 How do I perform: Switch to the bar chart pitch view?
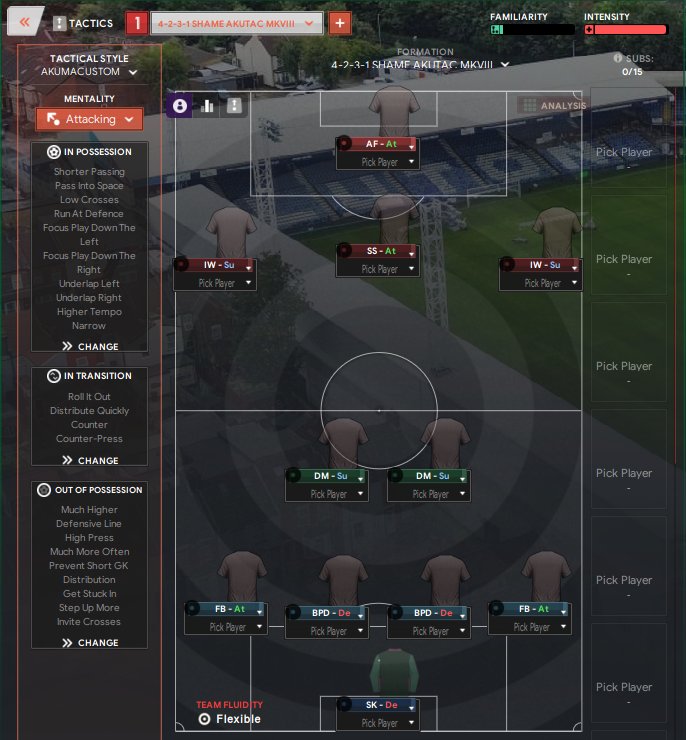[208, 105]
